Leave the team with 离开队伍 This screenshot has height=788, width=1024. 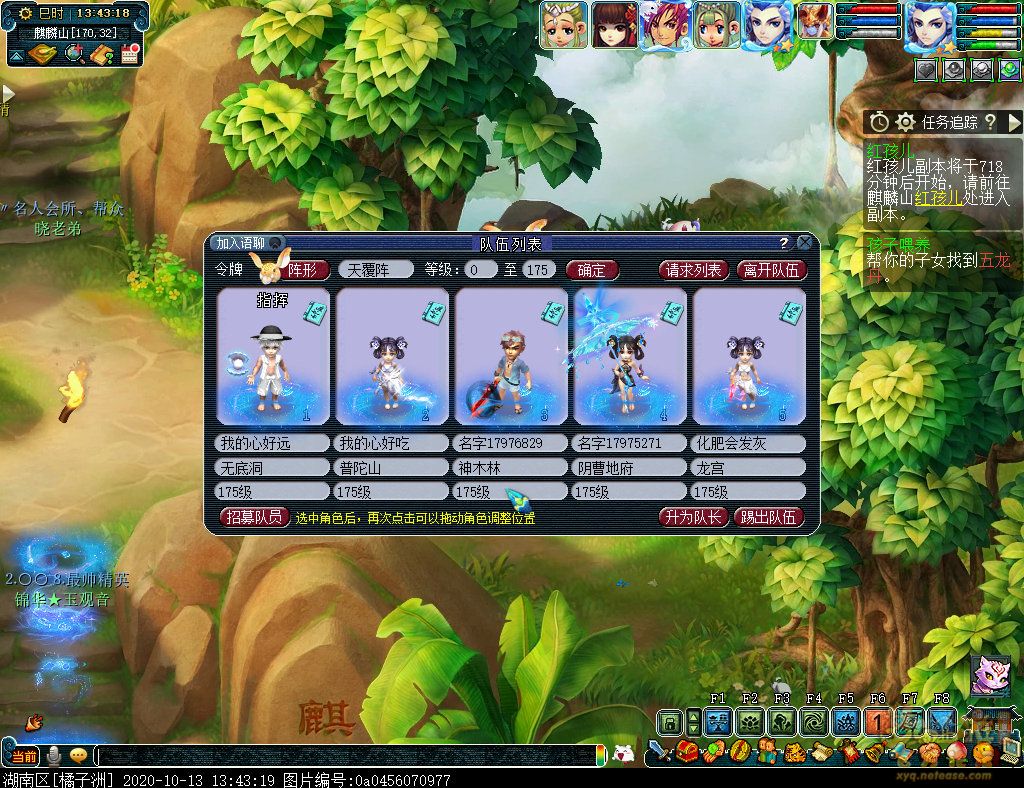click(771, 270)
